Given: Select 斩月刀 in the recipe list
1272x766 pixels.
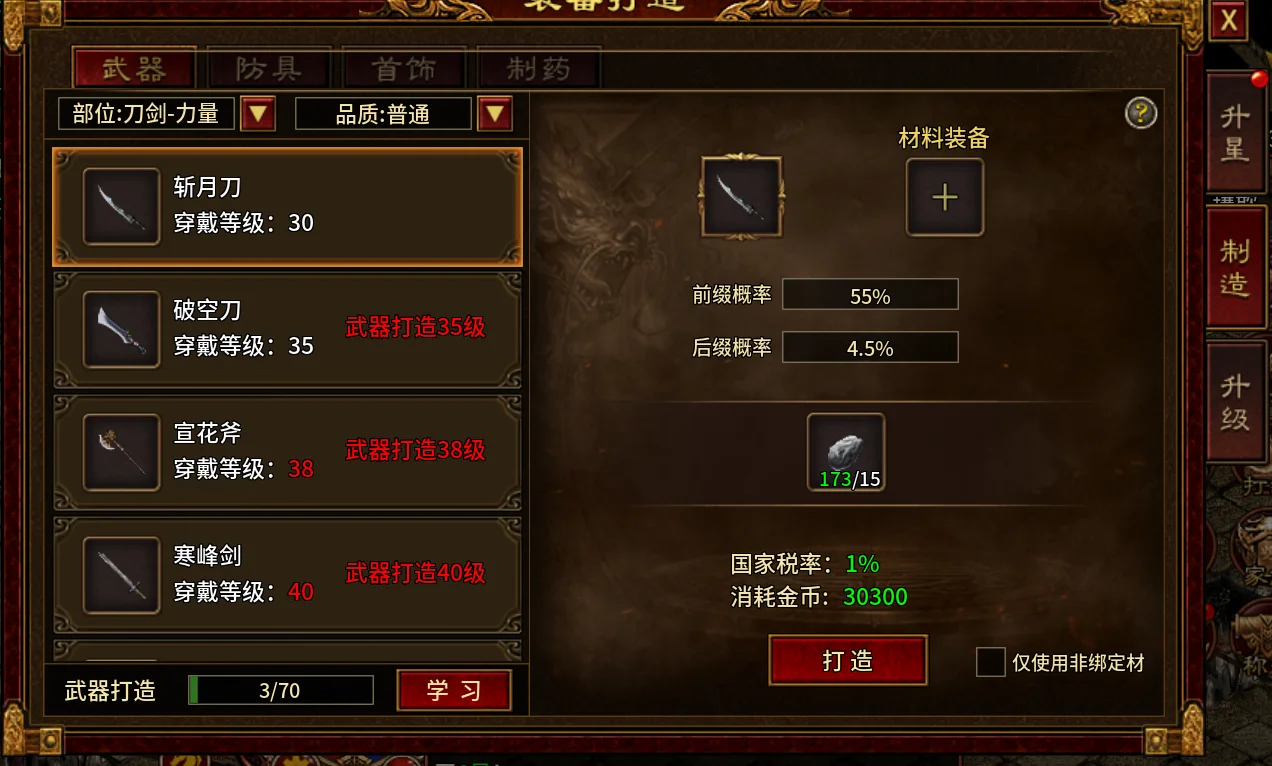Looking at the screenshot, I should [x=287, y=206].
